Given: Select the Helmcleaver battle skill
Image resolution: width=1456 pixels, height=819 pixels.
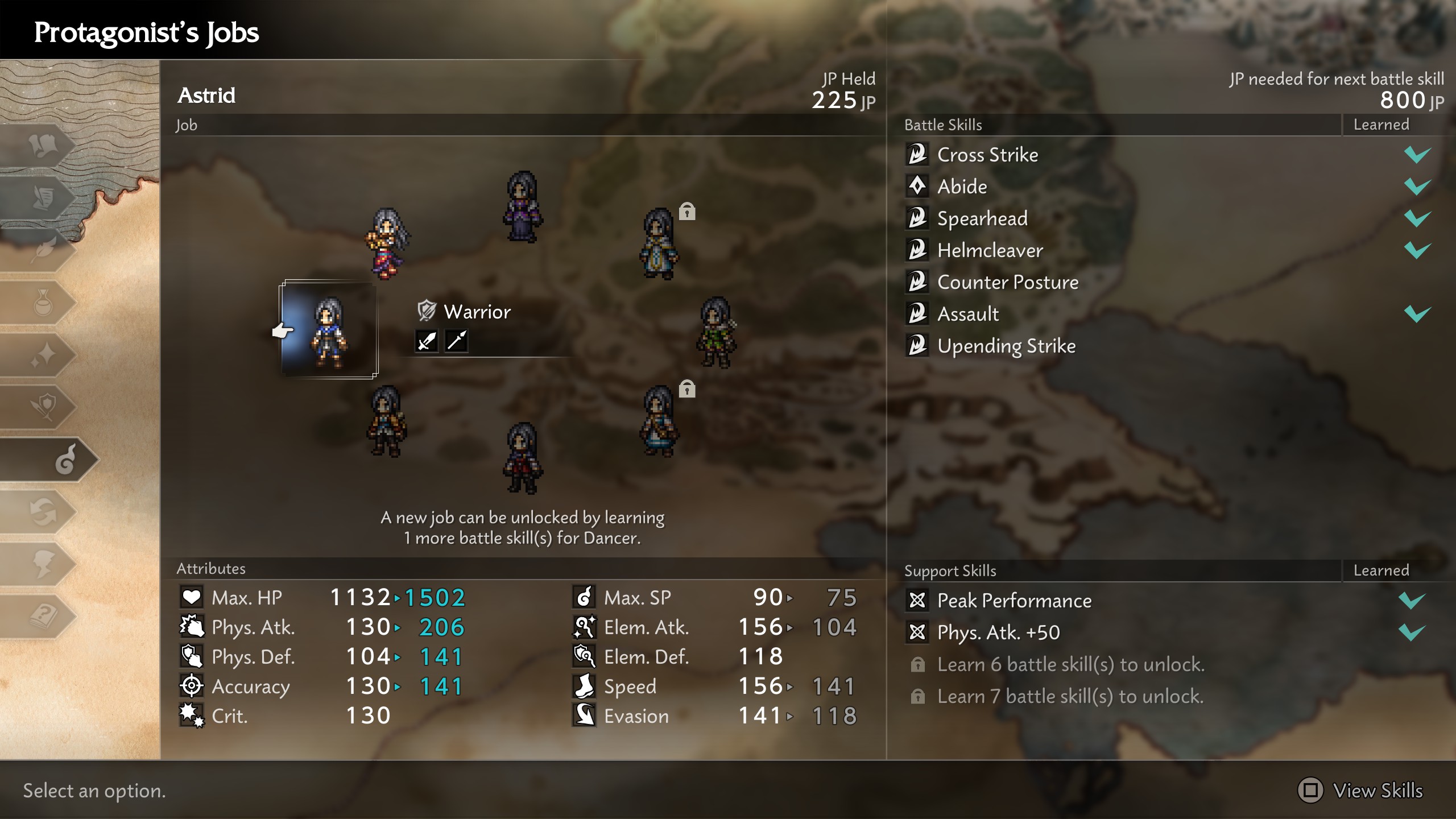Looking at the screenshot, I should (990, 250).
